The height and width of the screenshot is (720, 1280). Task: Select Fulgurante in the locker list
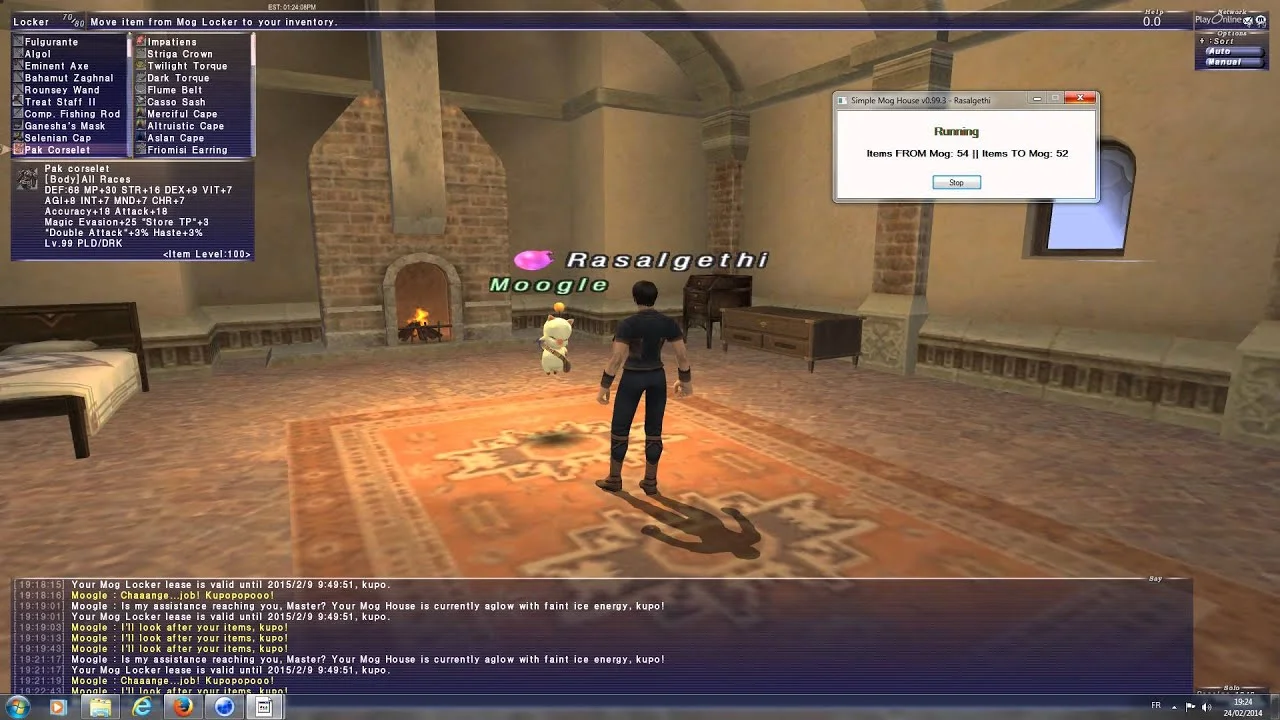51,42
